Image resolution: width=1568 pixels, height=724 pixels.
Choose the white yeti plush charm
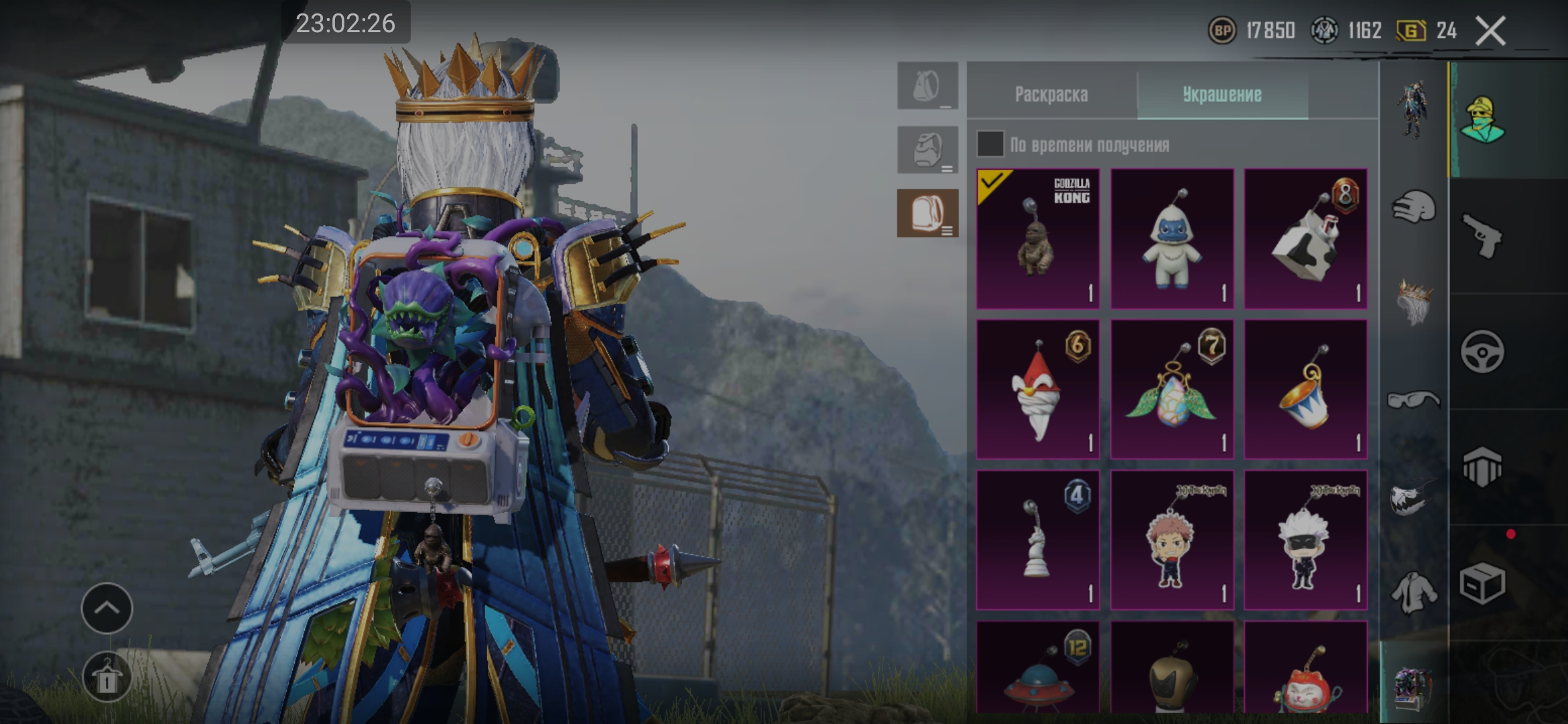[x=1172, y=239]
